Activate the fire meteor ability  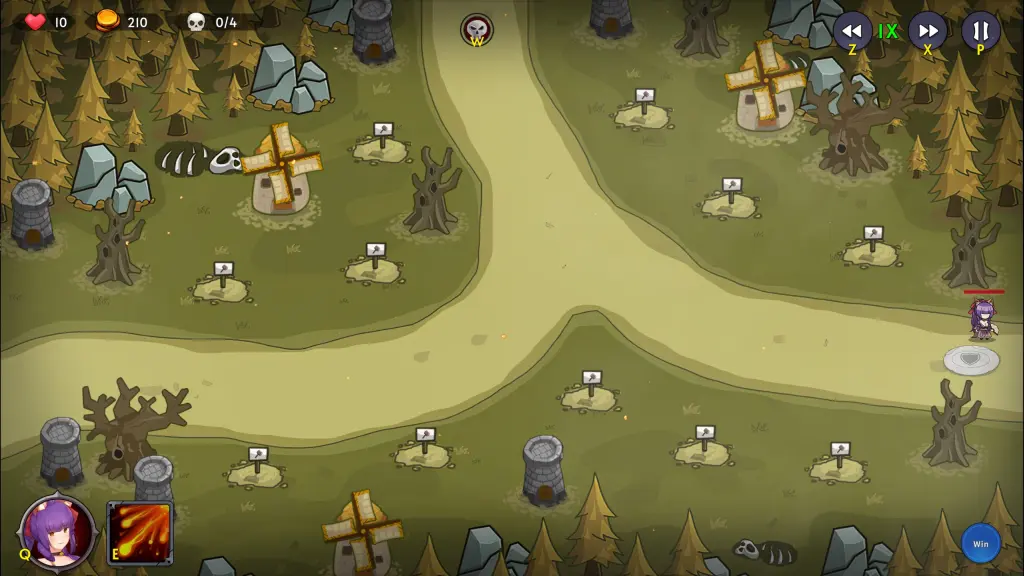(x=140, y=533)
